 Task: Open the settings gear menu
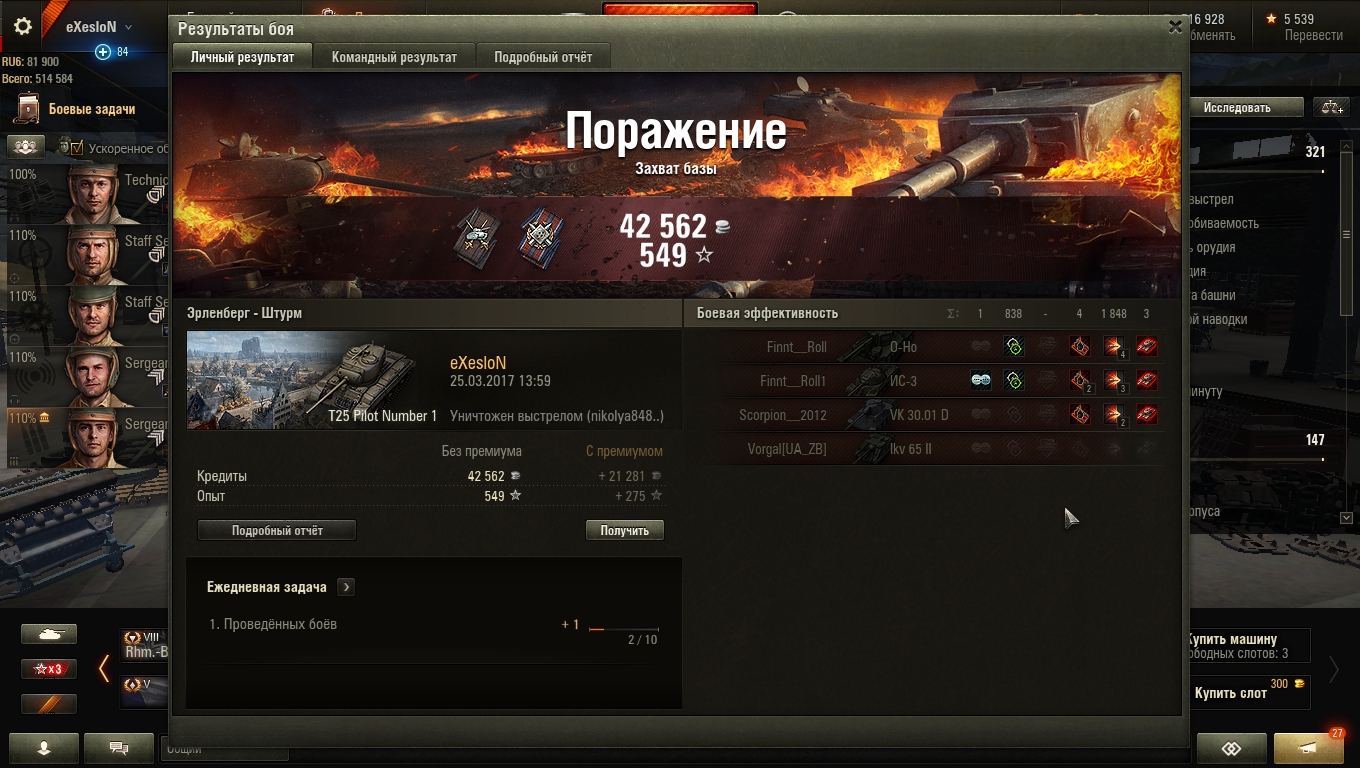click(23, 27)
